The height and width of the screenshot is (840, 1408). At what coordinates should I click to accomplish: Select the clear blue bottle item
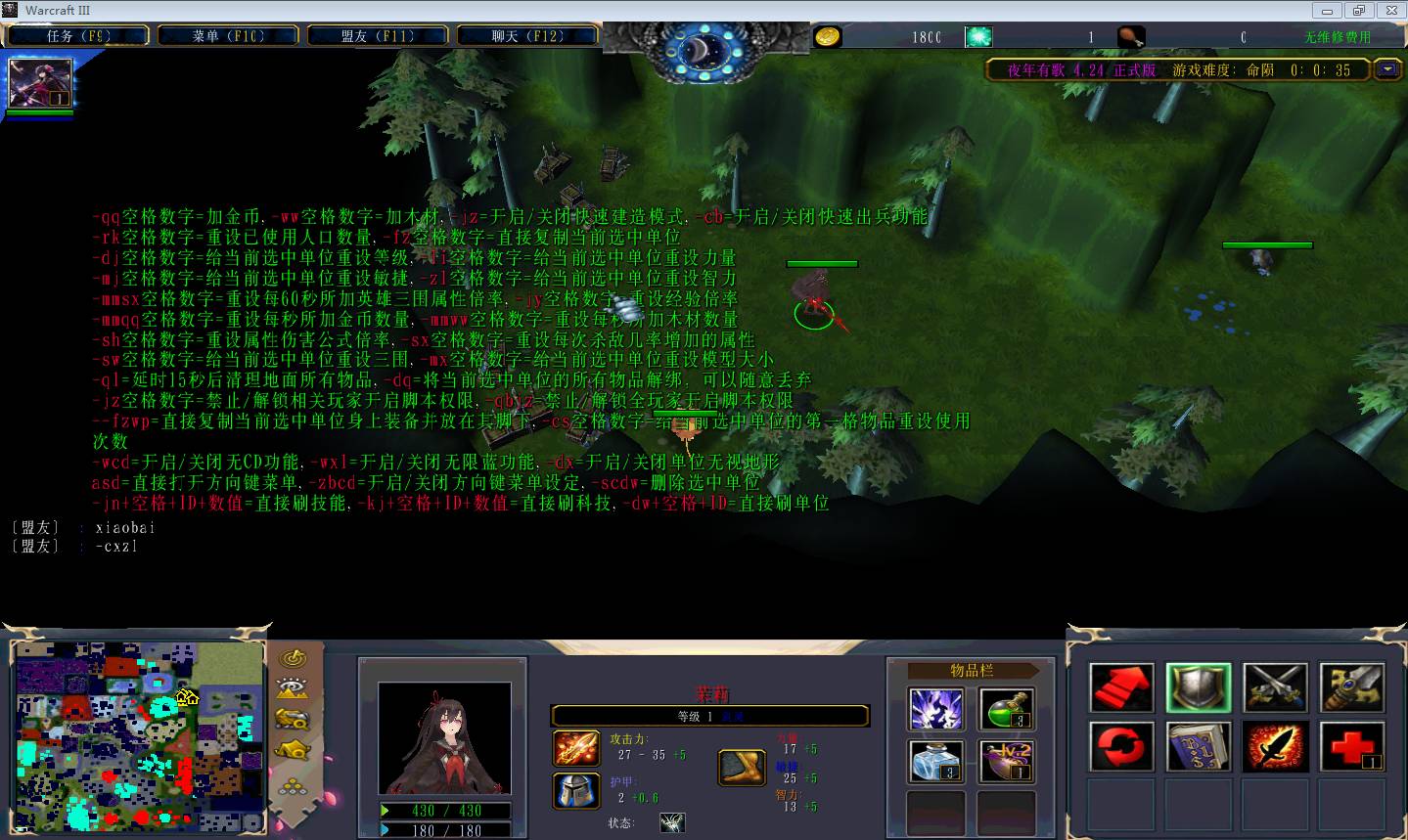pos(936,761)
